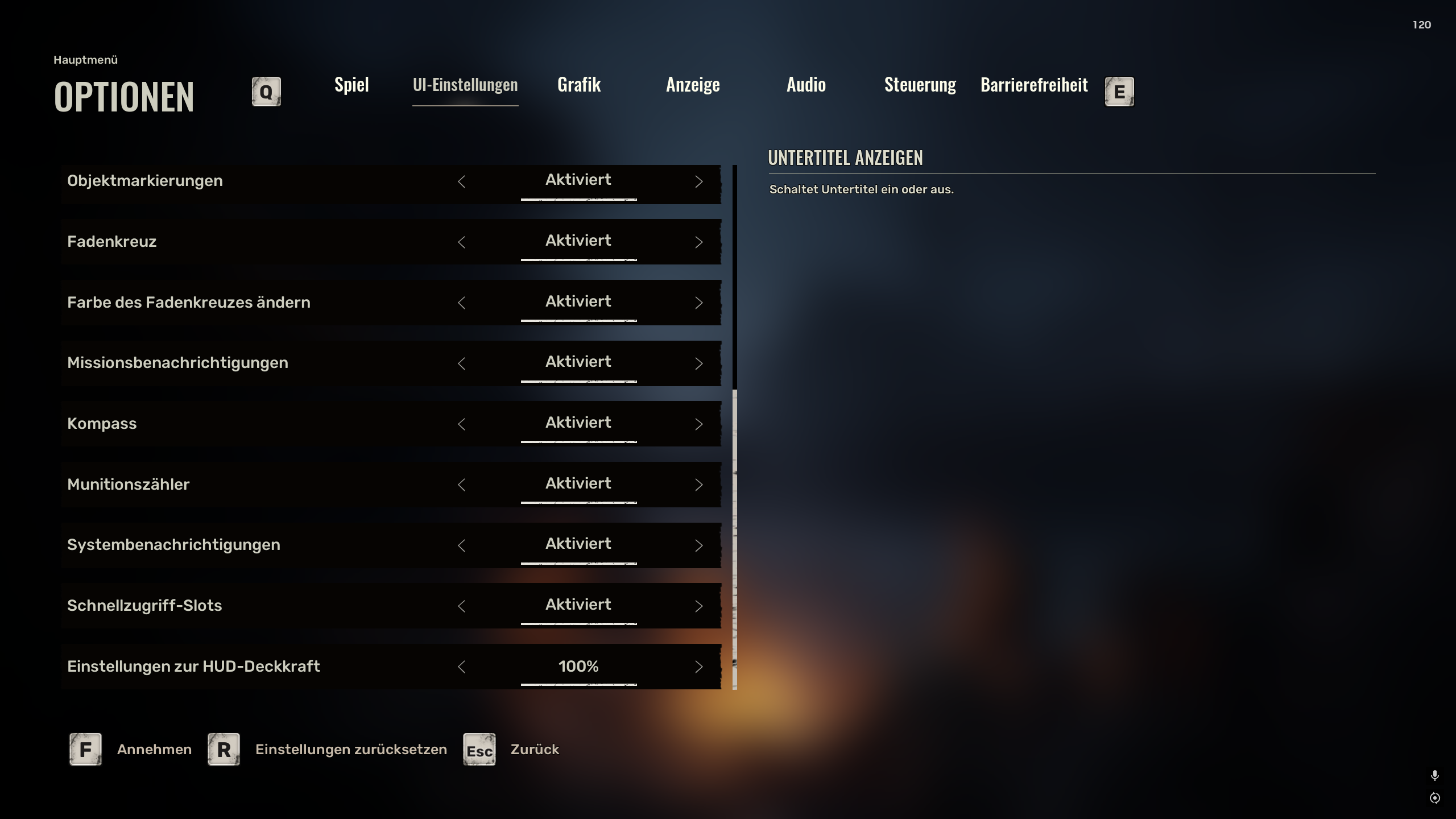
Task: Click the UI-Einstellungen tab
Action: 465,85
